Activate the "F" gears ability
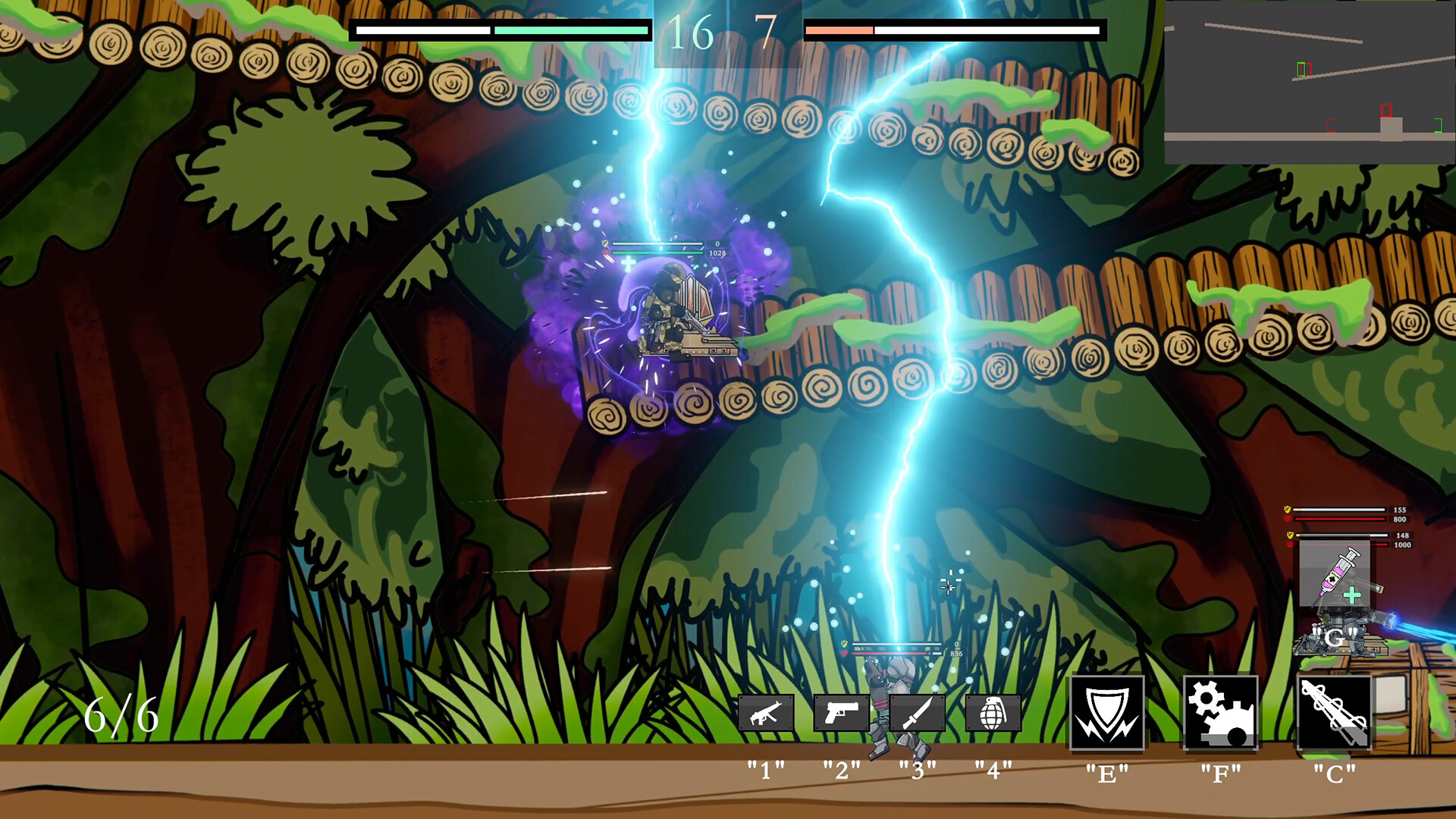Image resolution: width=1456 pixels, height=819 pixels. (1221, 714)
